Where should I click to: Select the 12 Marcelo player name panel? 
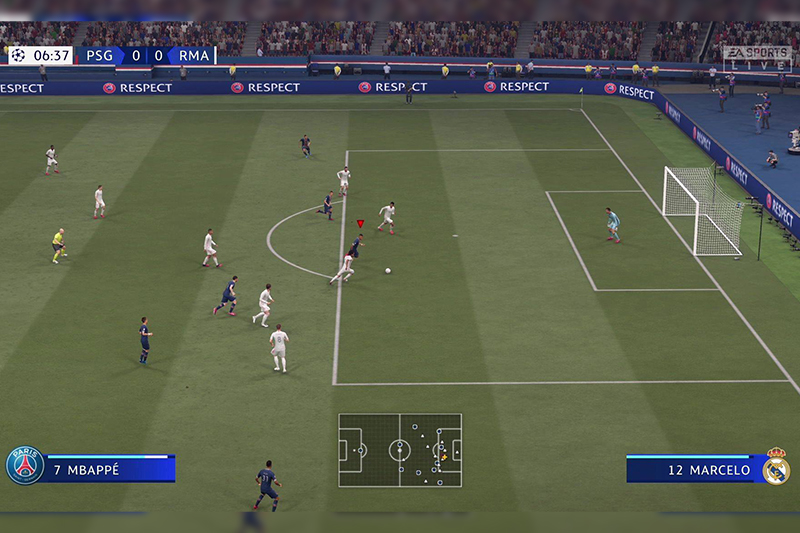694,469
